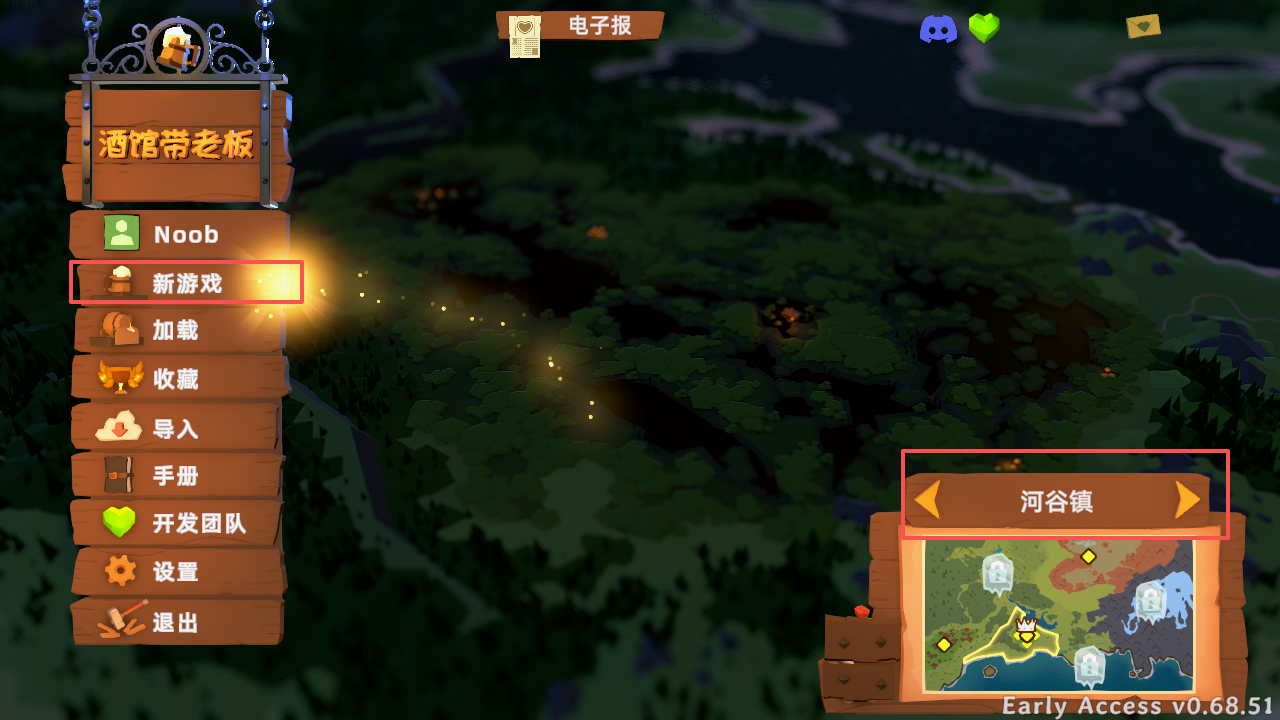
Task: Start a new game (新游戏)
Action: pos(185,283)
